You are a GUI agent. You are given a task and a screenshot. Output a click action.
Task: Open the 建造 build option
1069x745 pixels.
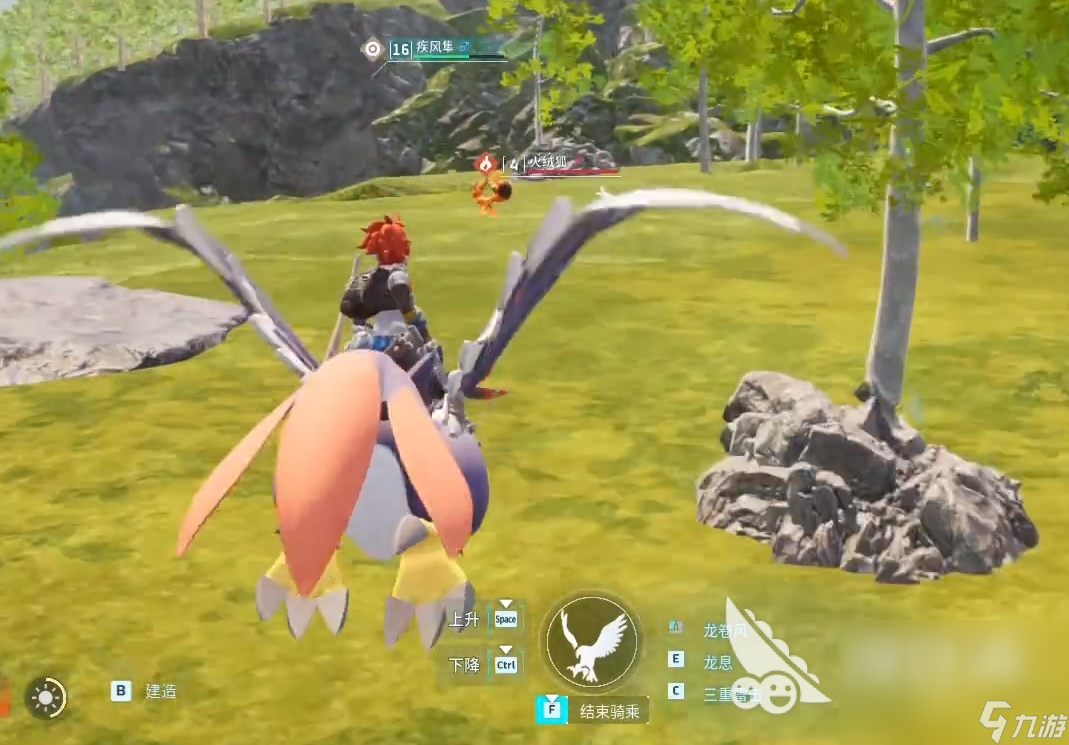coord(160,690)
